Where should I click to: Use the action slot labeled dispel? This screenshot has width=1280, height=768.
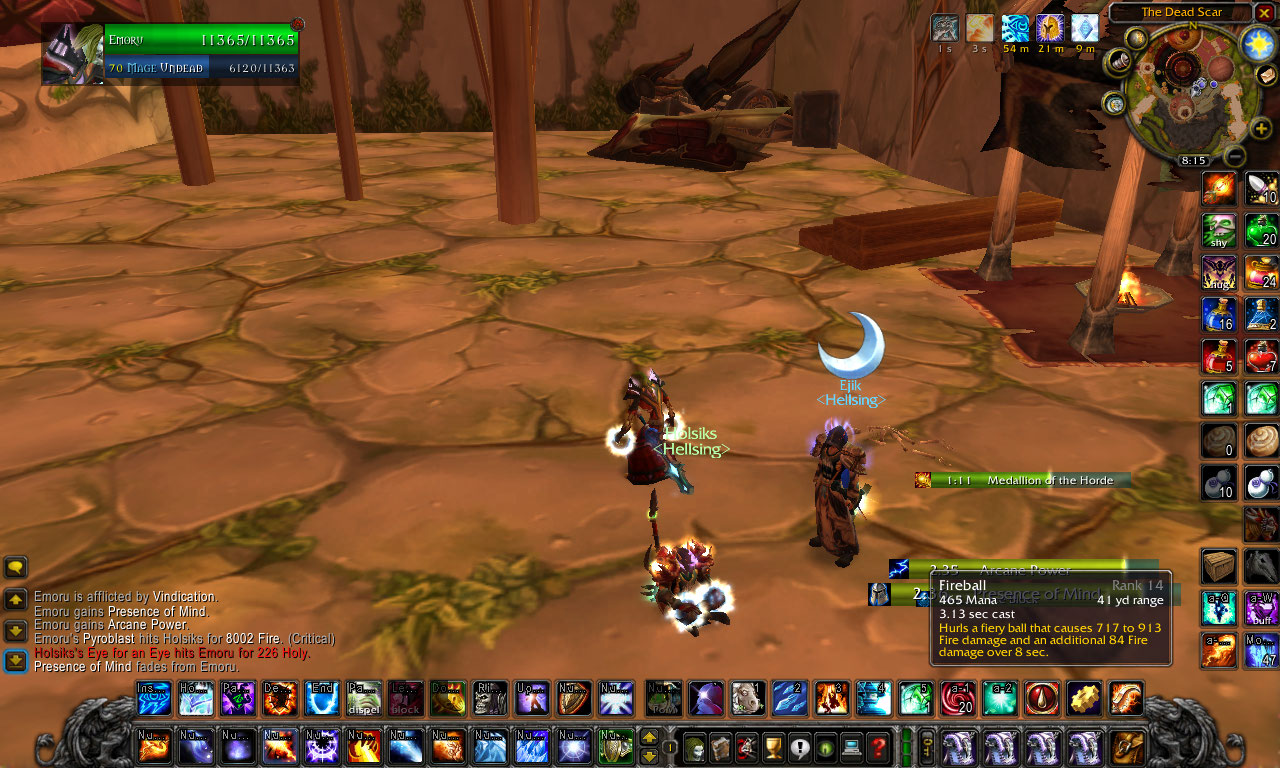(x=364, y=698)
